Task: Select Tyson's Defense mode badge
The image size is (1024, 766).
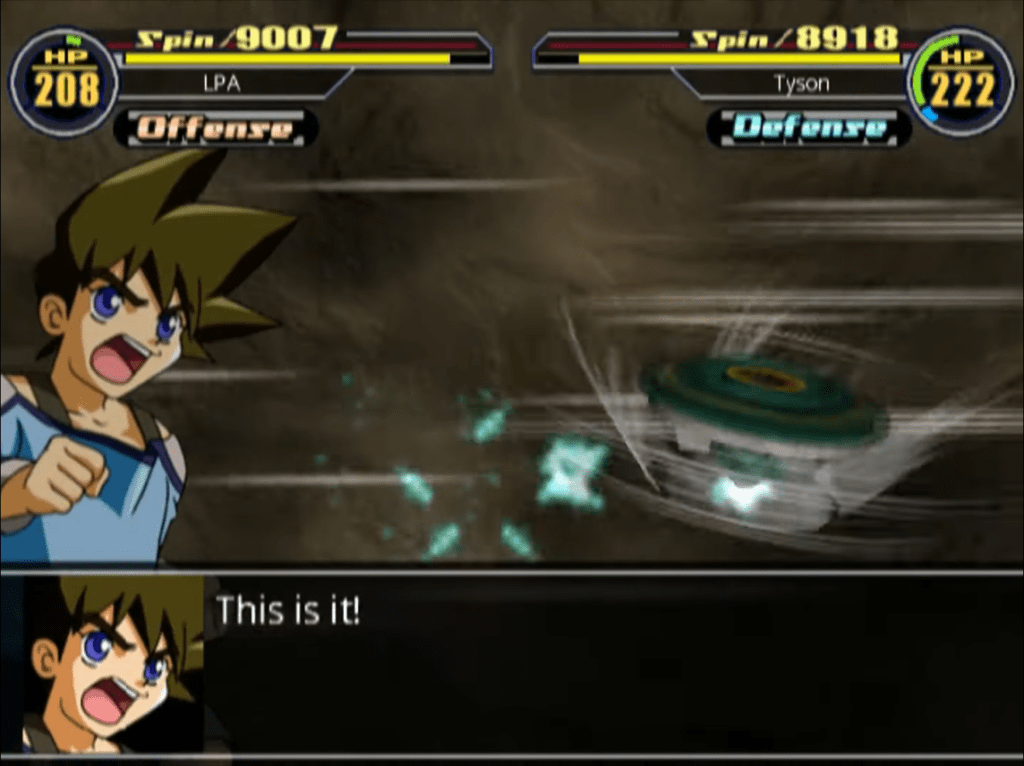Action: (x=808, y=128)
